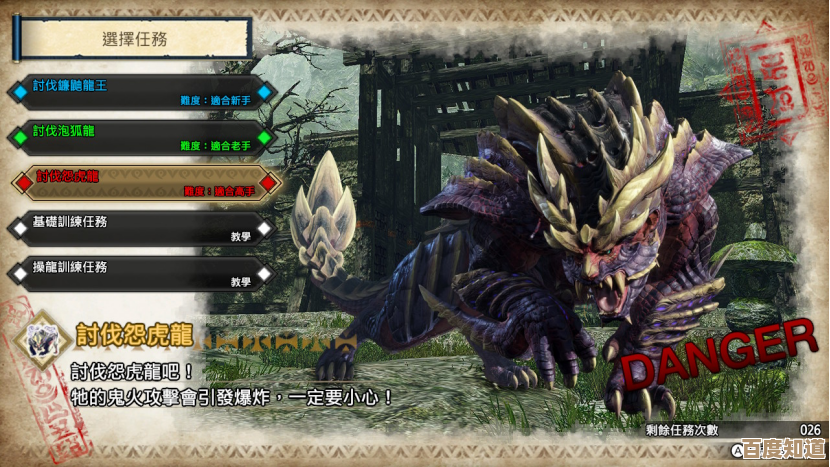Select the 討伐鐮鼬龍王 quest
The height and width of the screenshot is (467, 830).
point(140,92)
